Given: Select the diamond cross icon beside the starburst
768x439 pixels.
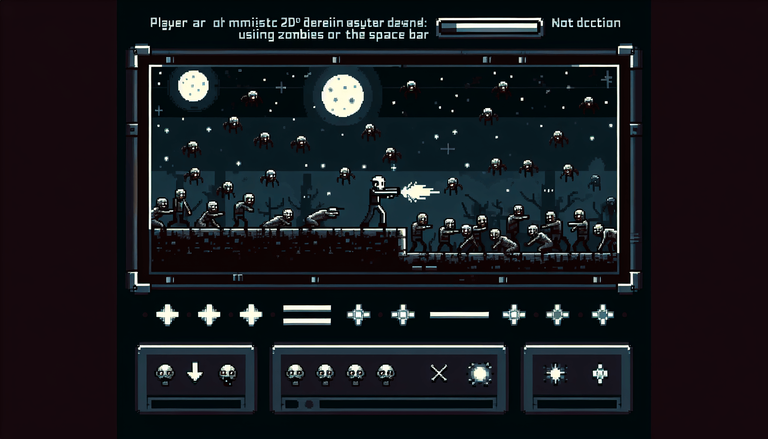Looking at the screenshot, I should [x=599, y=374].
